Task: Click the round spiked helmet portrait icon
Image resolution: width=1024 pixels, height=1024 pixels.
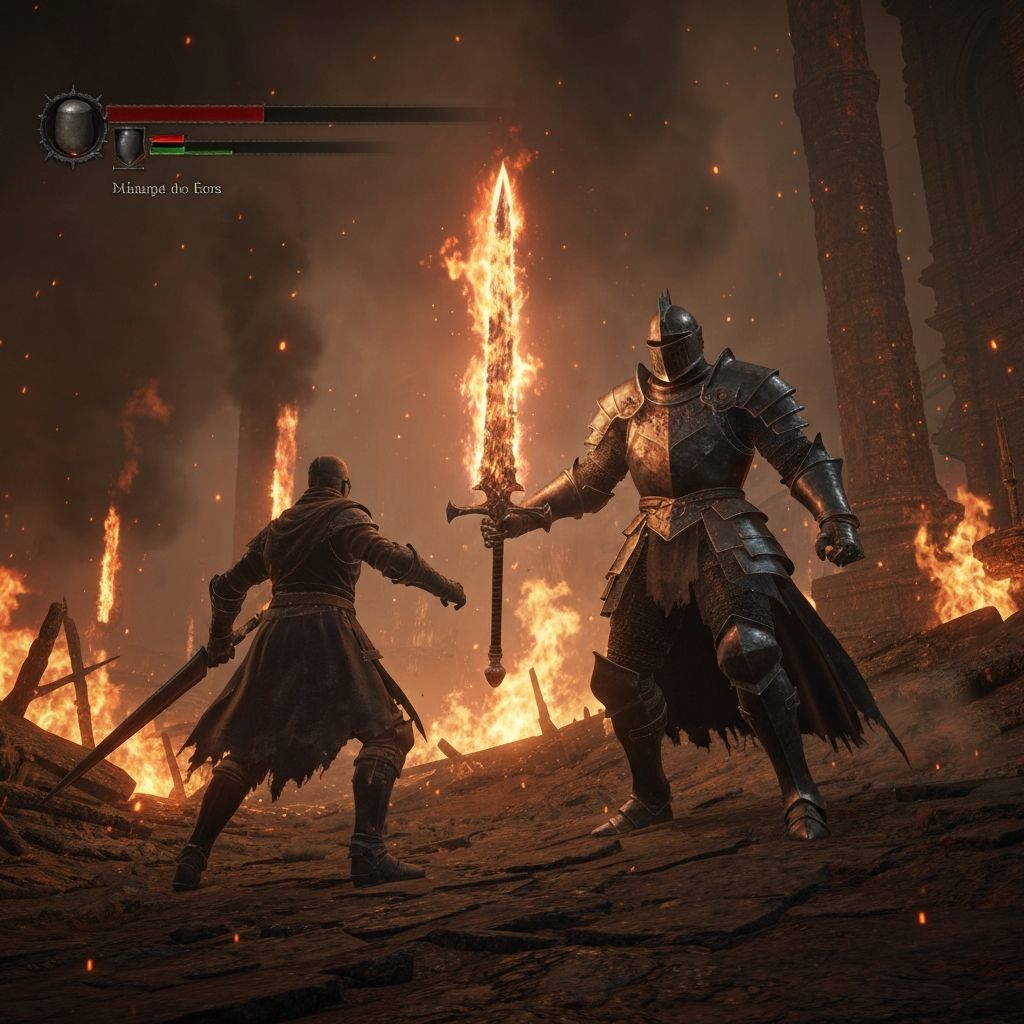Action: point(72,127)
